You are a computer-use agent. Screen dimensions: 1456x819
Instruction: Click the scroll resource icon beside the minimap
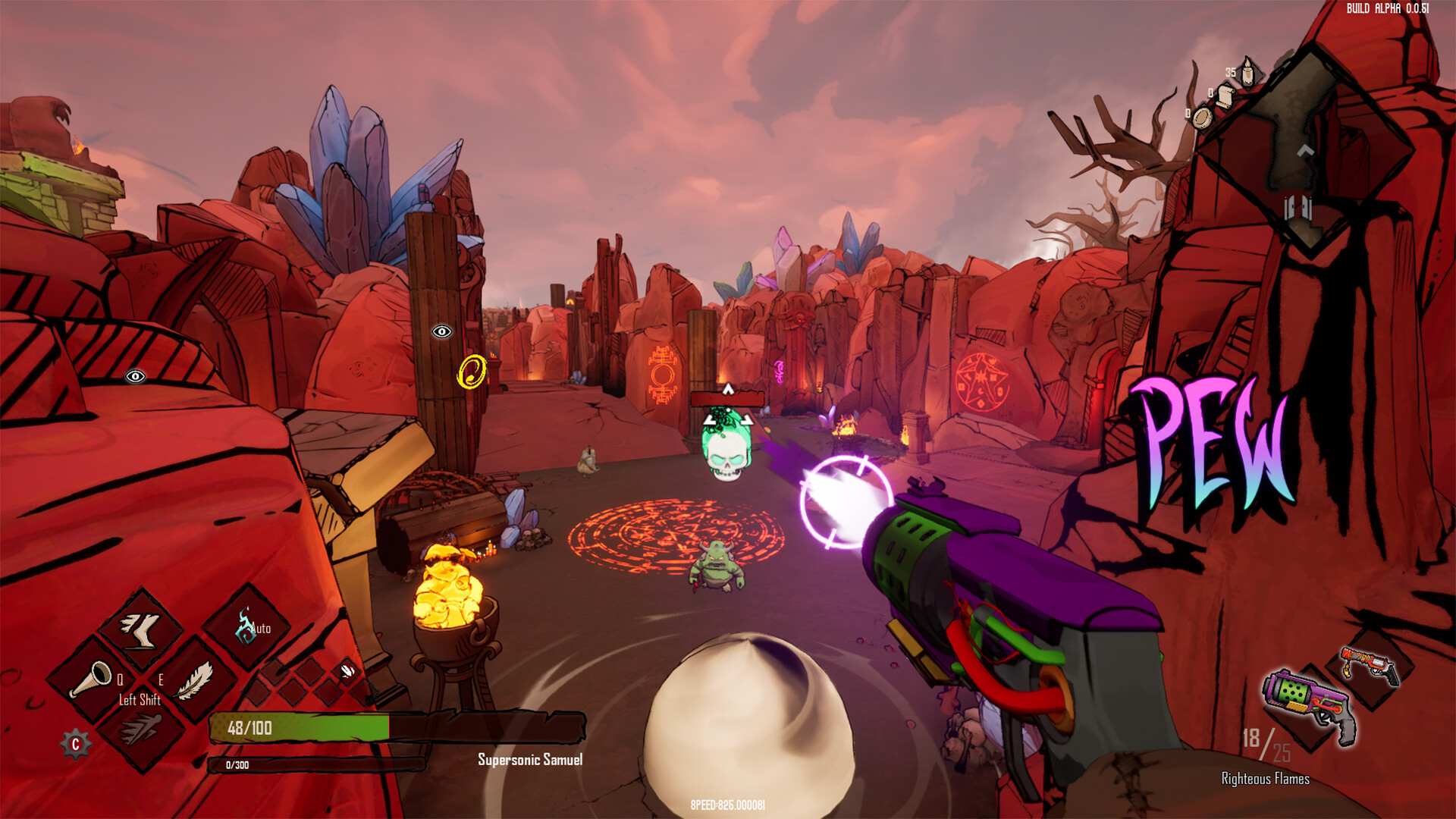coord(1224,96)
